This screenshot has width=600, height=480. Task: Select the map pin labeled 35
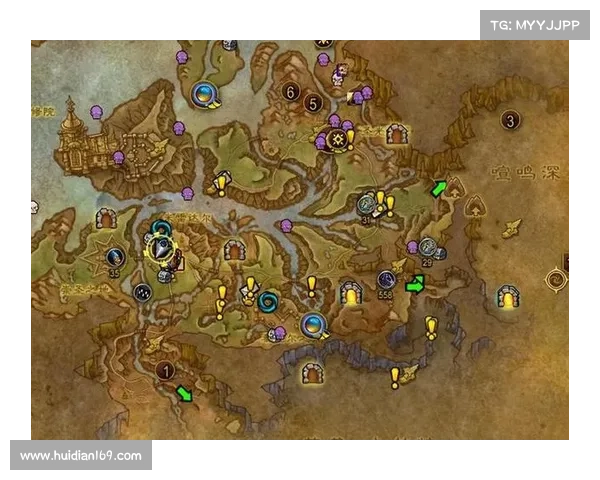coord(115,258)
